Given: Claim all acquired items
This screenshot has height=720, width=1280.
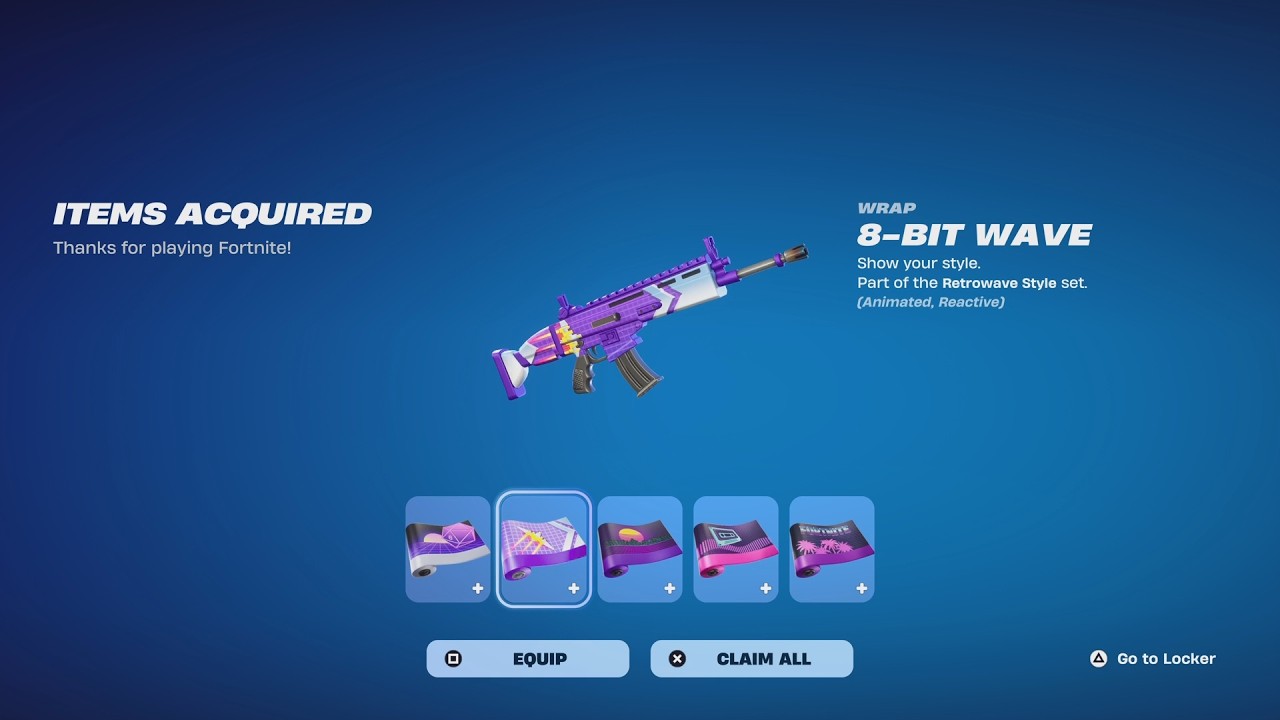Looking at the screenshot, I should tap(751, 659).
